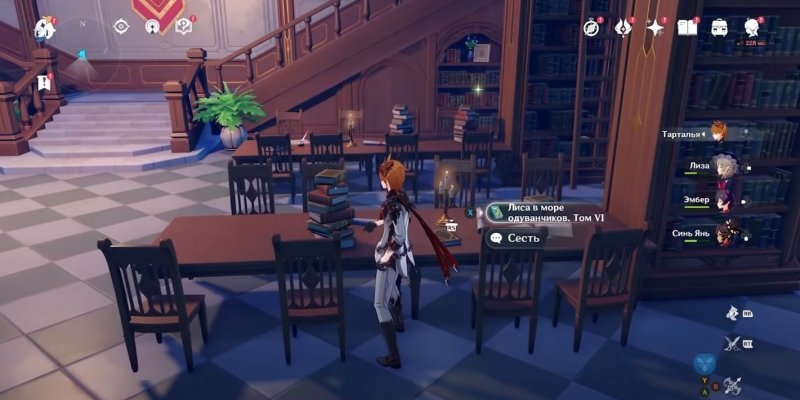Switch to party member Тарталья
Screen dimensions: 800x400
coord(719,132)
